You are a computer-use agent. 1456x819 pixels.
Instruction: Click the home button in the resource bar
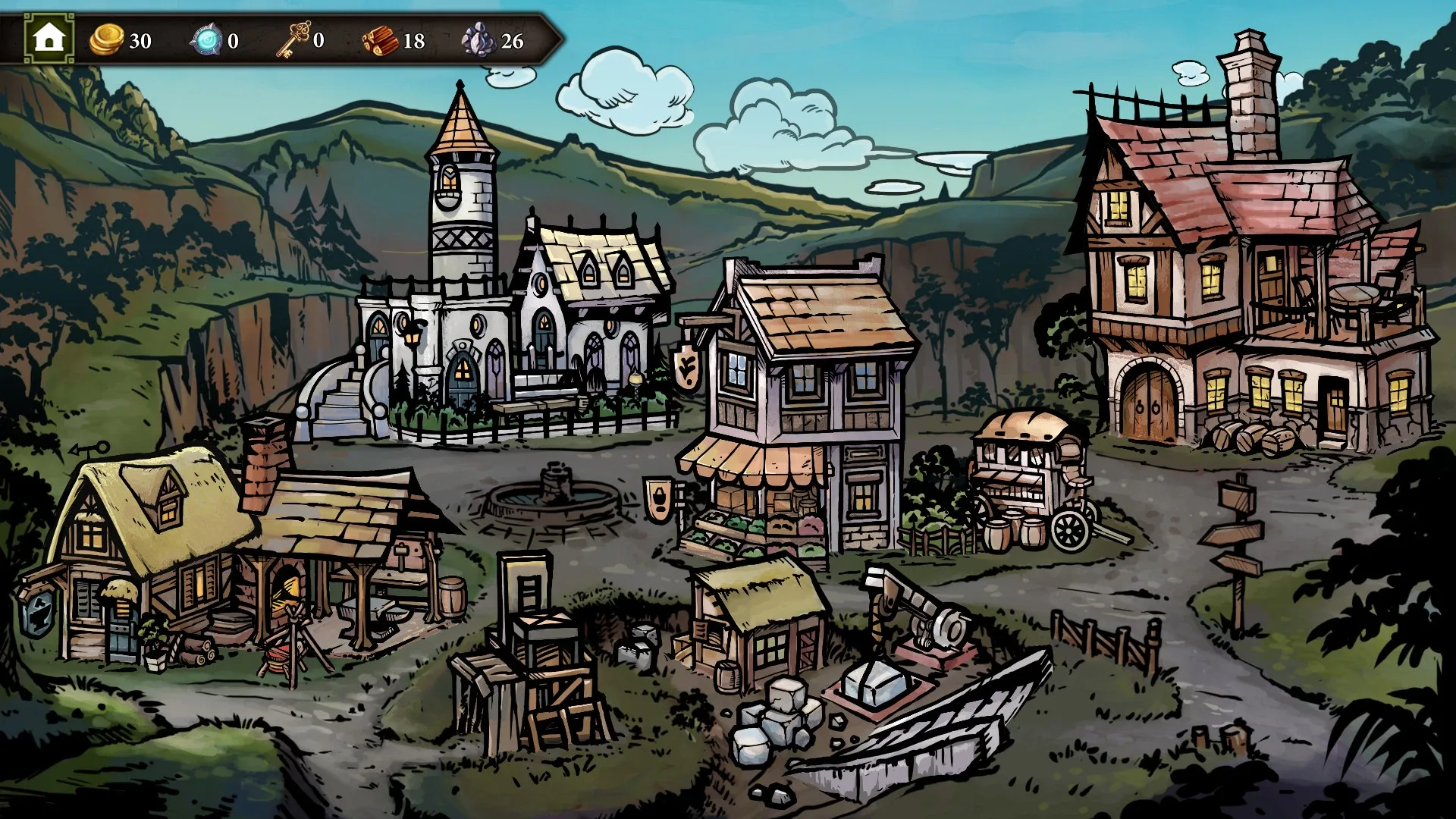[49, 38]
